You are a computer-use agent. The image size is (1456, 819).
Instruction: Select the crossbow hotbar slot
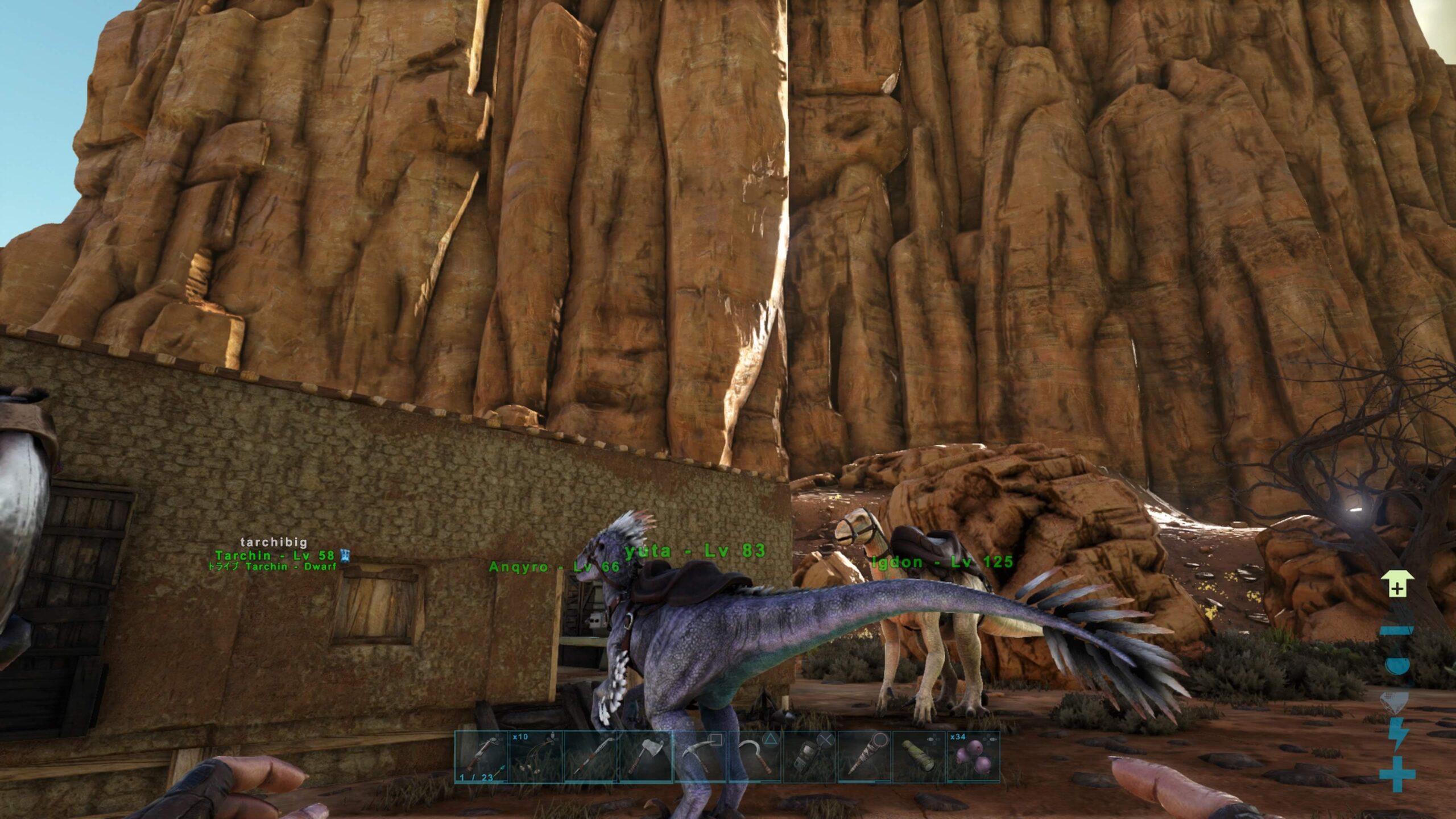pyautogui.click(x=481, y=757)
